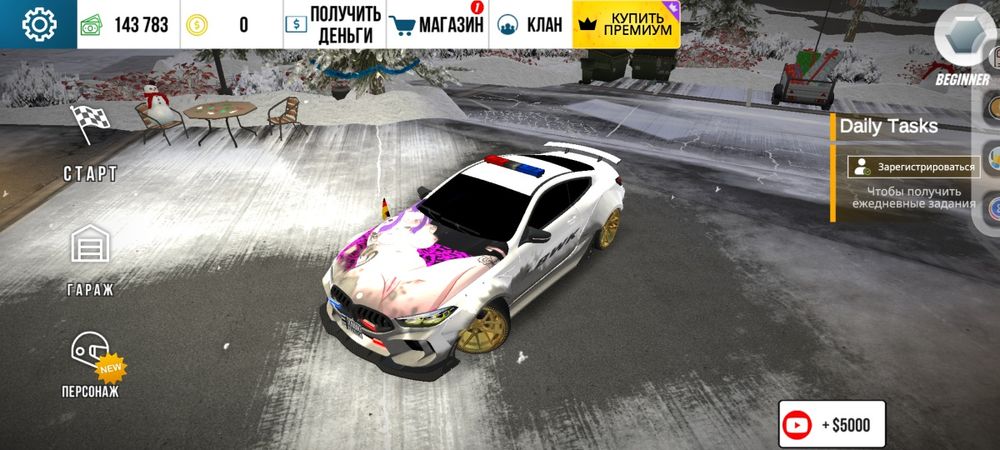
Task: Open the Клан menu
Action: 530,25
